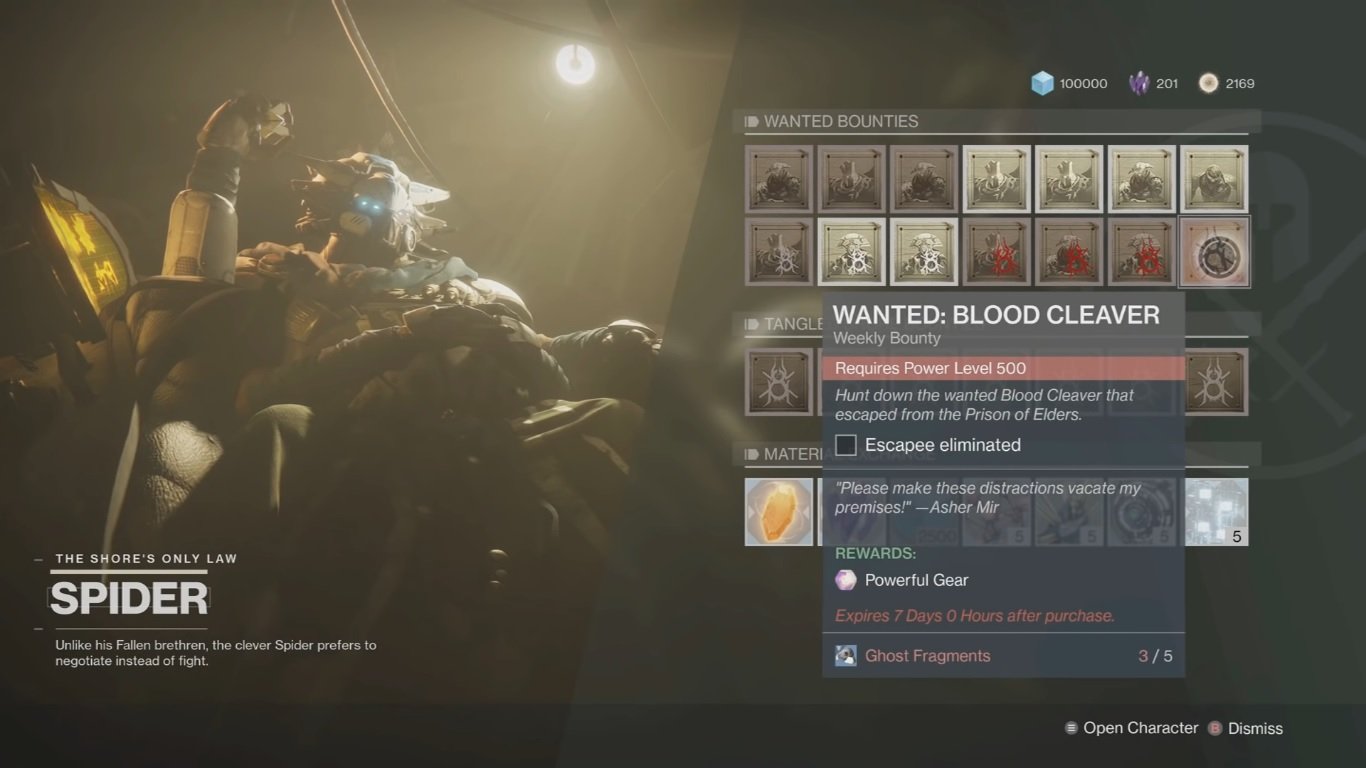Toggle the Escapee eliminated checkbox
Viewport: 1366px width, 768px height.
[845, 444]
